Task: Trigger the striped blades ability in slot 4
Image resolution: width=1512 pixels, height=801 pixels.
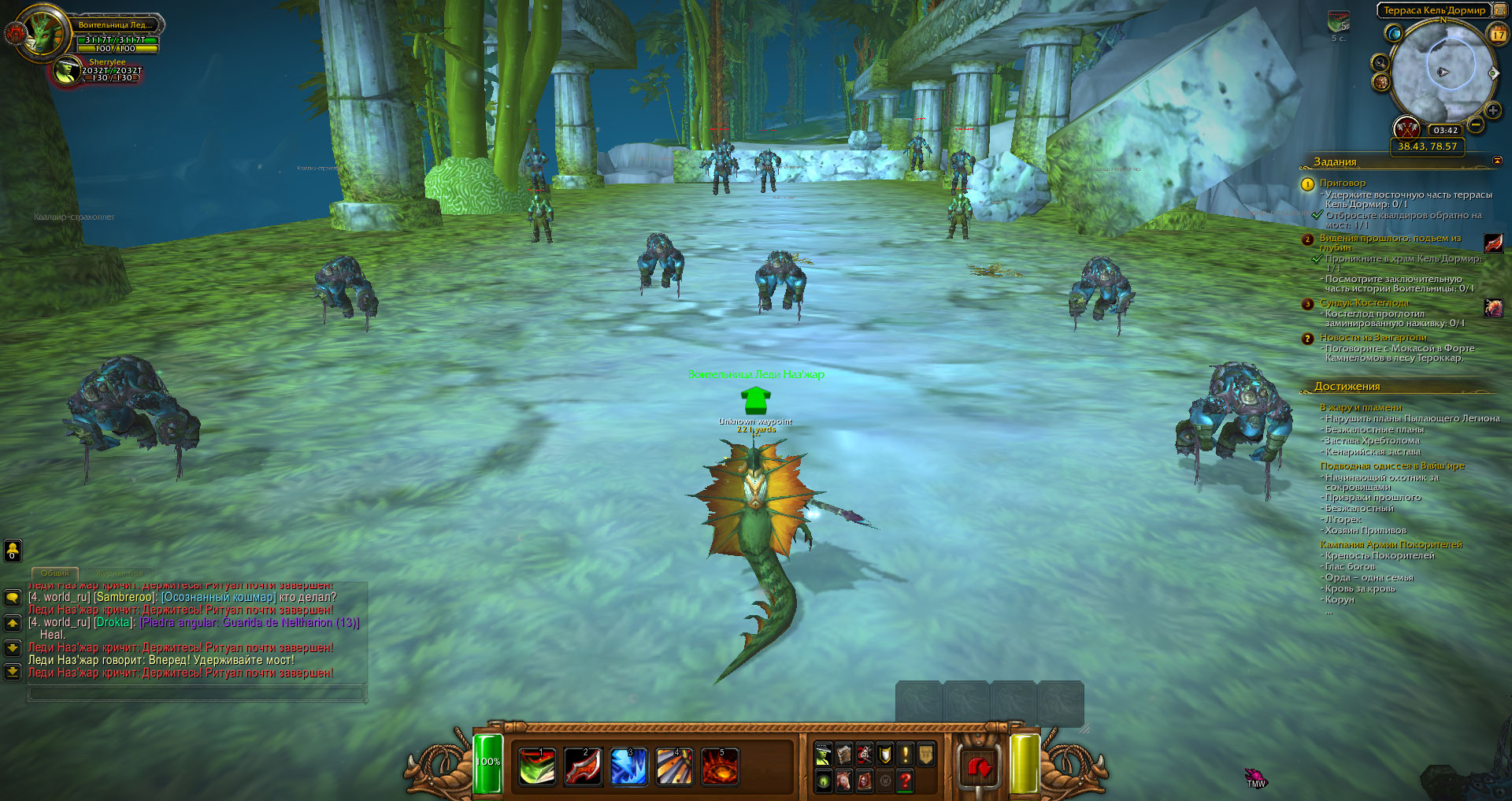Action: pos(675,766)
